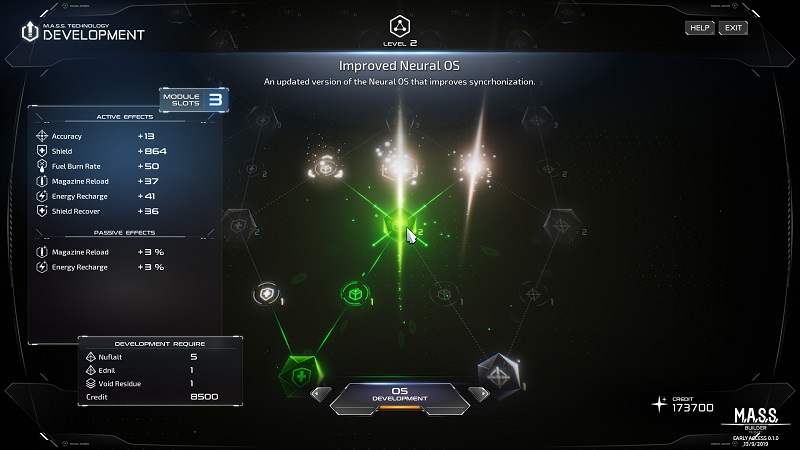Click the OS Development button
This screenshot has height=450, width=800.
[399, 393]
